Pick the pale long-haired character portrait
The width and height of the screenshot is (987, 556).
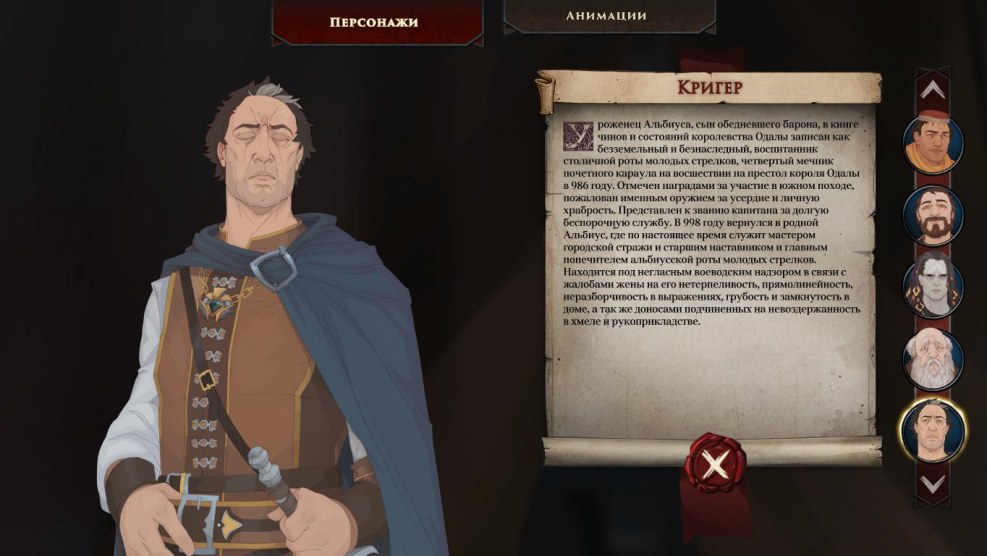933,287
